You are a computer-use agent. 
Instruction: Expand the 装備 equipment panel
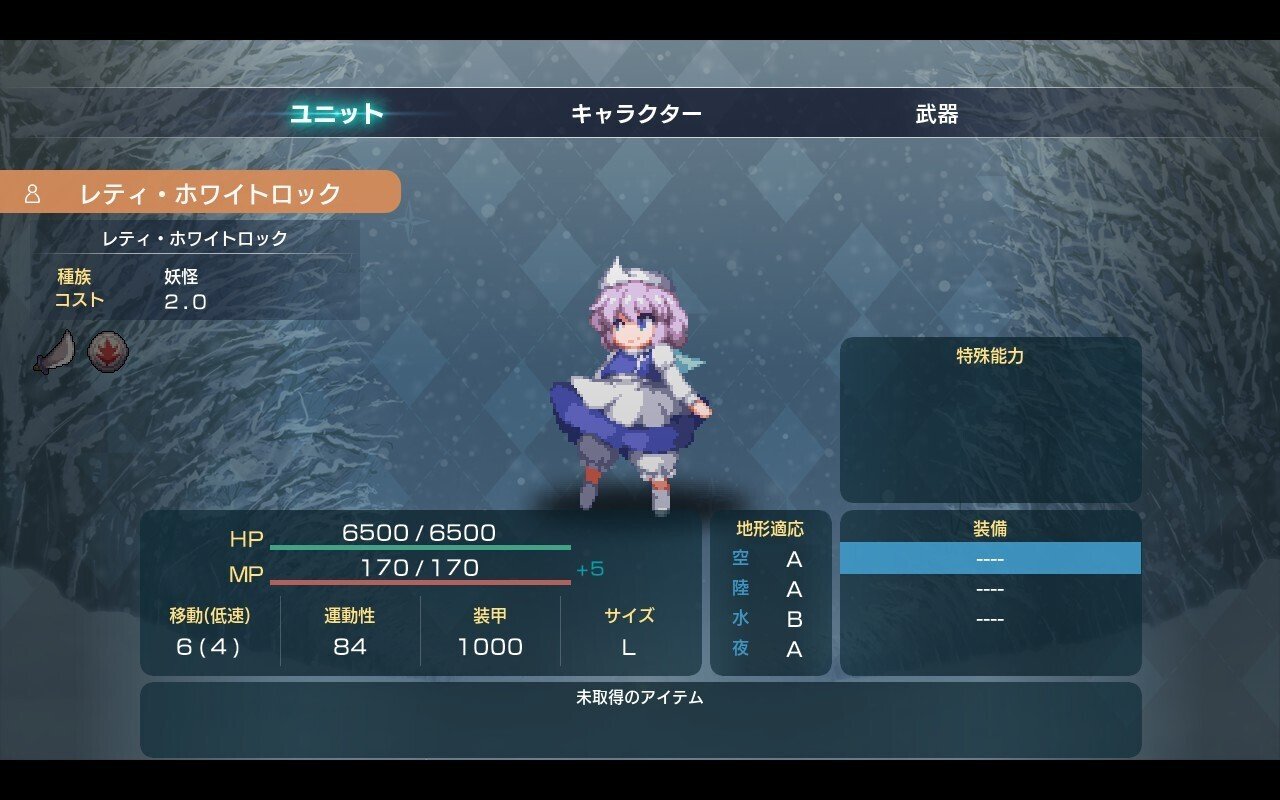989,529
